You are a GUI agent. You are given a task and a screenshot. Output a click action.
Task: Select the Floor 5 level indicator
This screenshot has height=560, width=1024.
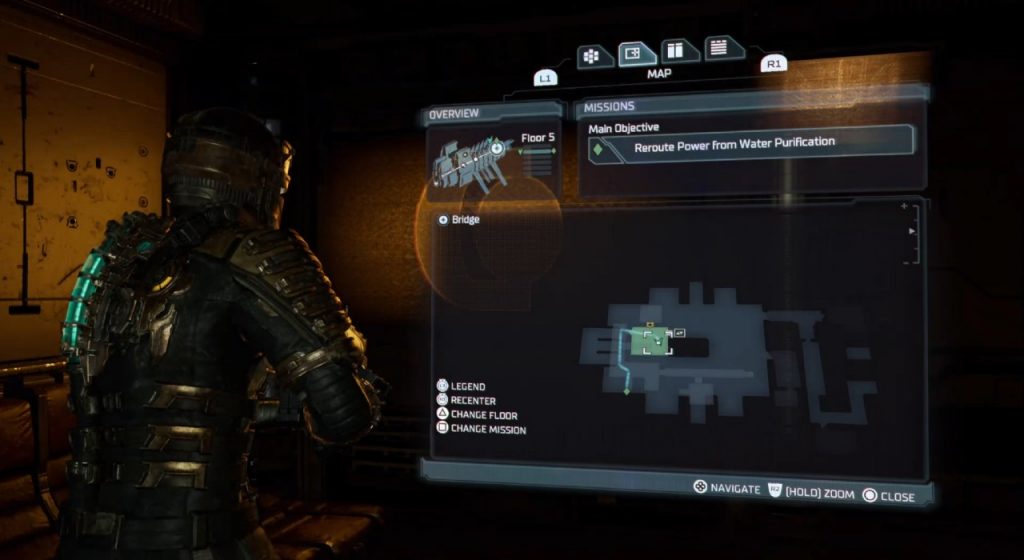pyautogui.click(x=537, y=138)
